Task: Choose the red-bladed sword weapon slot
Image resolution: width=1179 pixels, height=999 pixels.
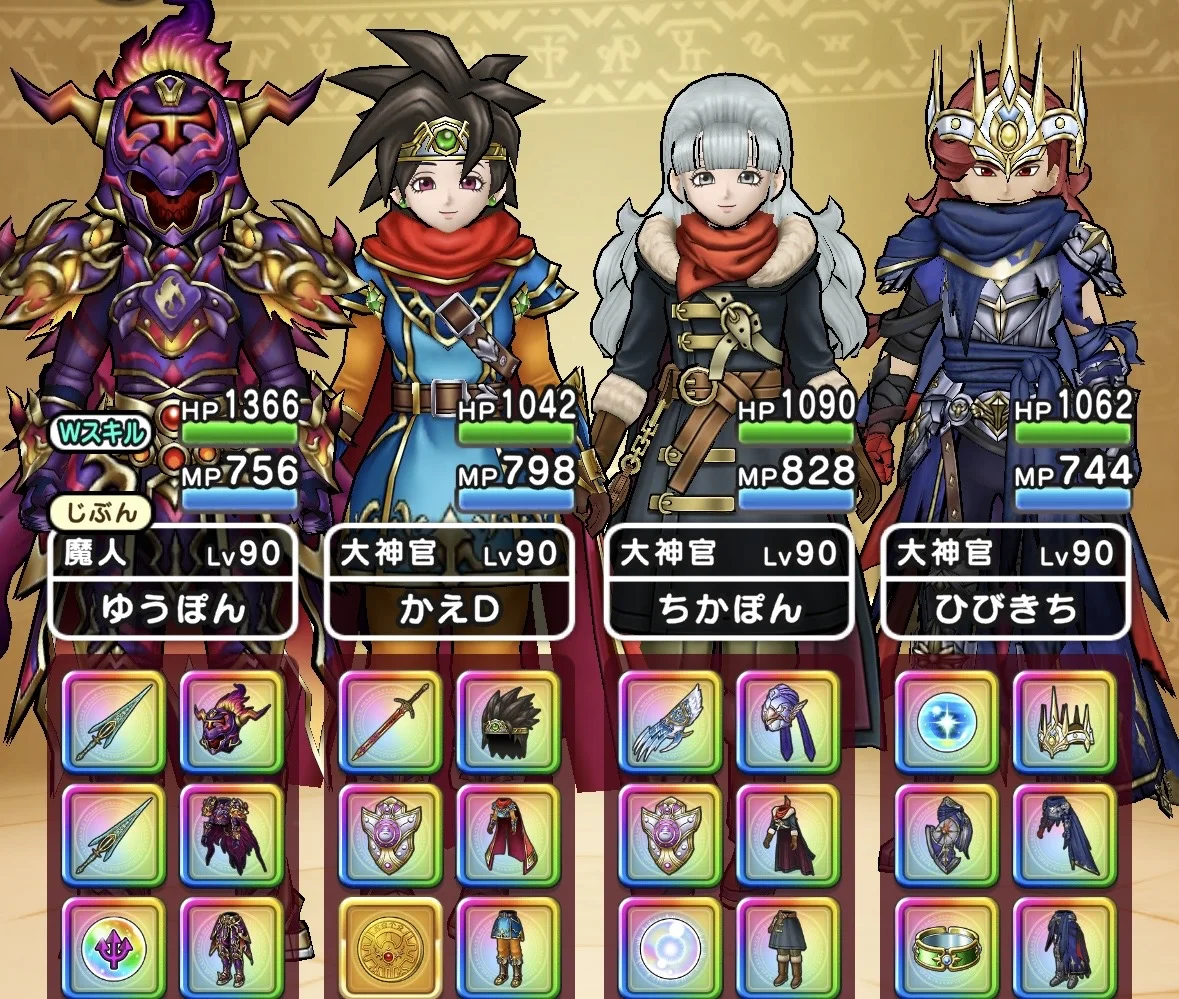Action: 391,722
